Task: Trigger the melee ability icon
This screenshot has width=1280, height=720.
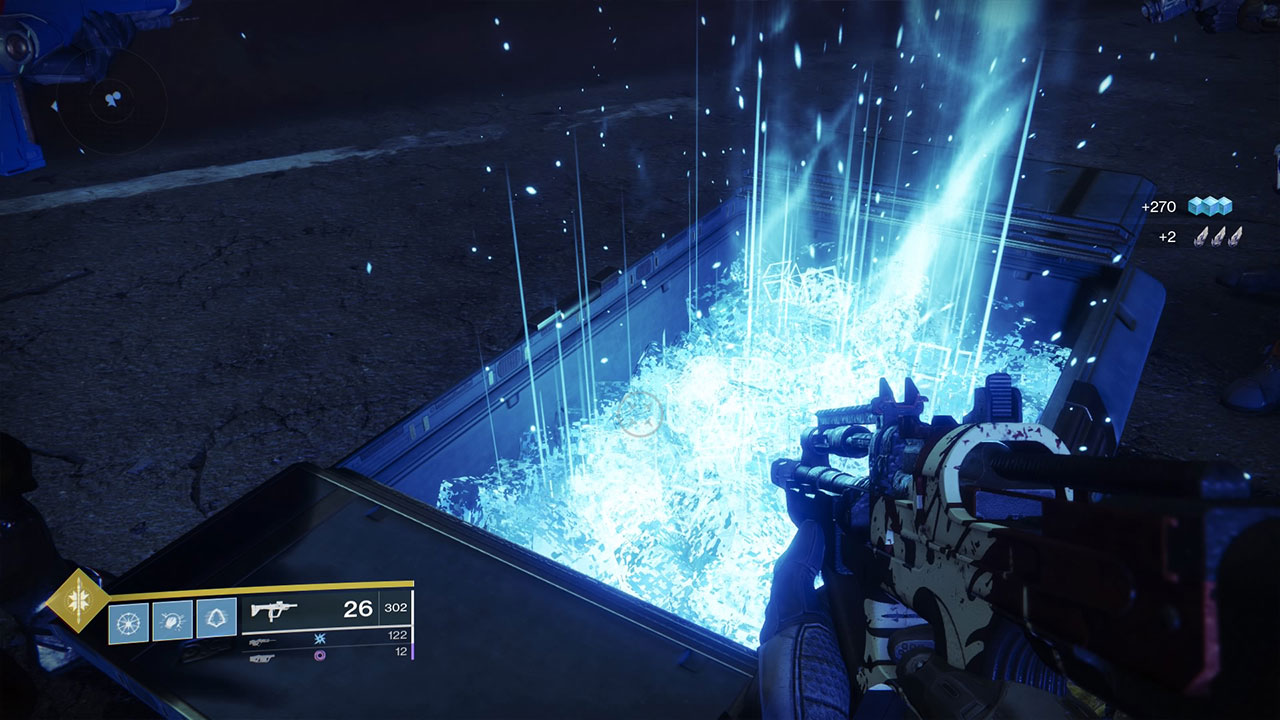Action: point(172,620)
